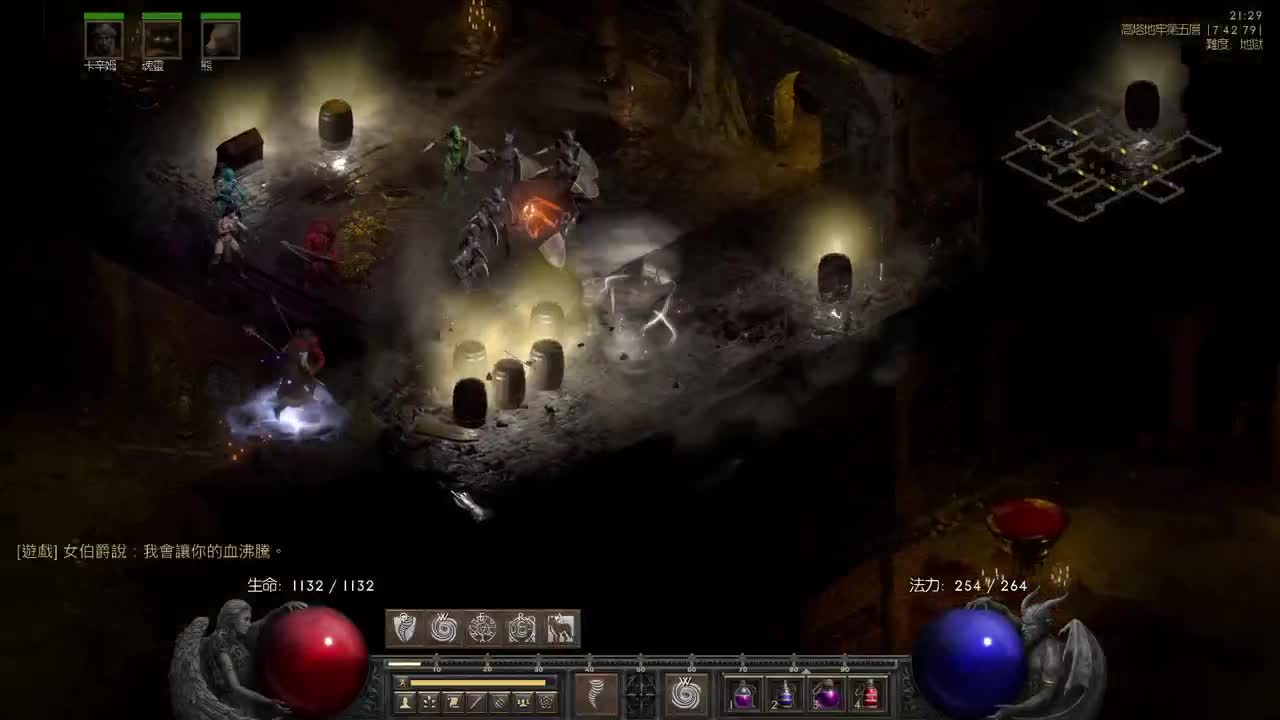1280x720 pixels.
Task: Select the 魂靈 summon portrait
Action: point(161,39)
